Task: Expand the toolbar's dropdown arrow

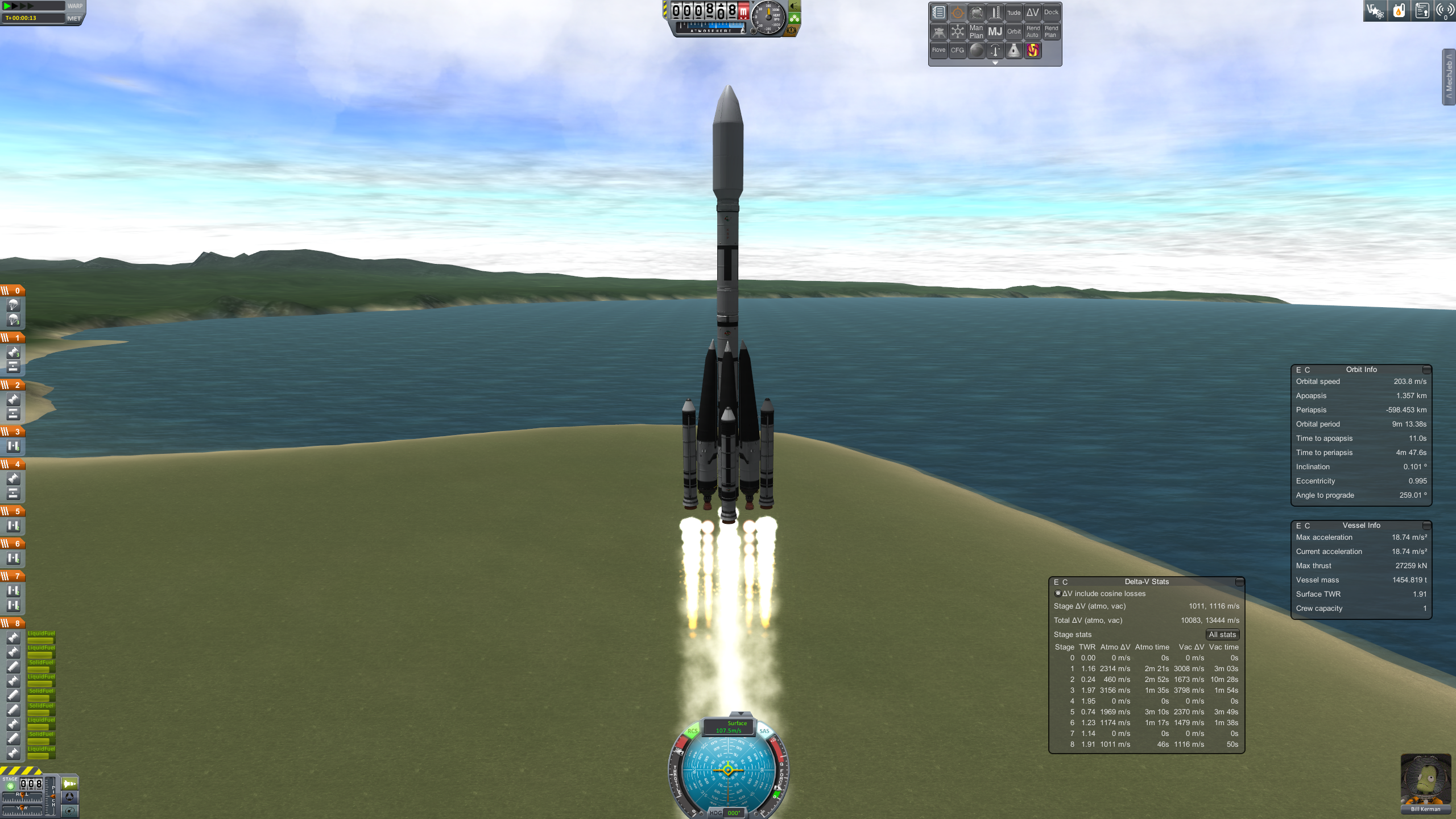Action: pos(995,63)
